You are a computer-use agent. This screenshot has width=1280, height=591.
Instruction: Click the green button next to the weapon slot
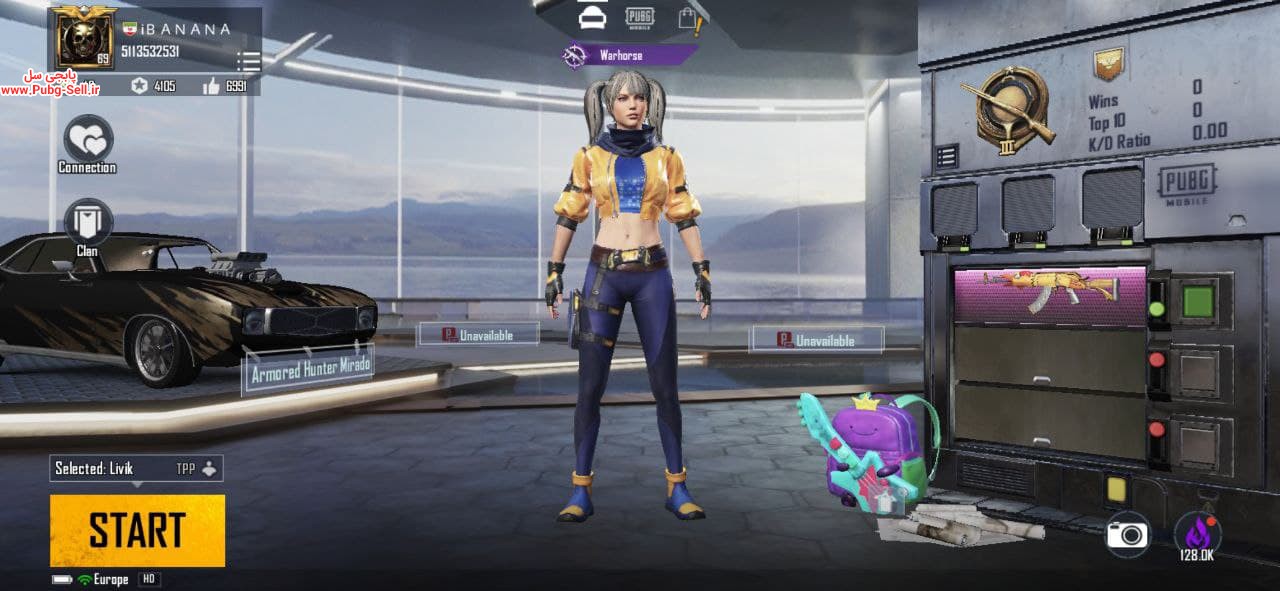1198,301
